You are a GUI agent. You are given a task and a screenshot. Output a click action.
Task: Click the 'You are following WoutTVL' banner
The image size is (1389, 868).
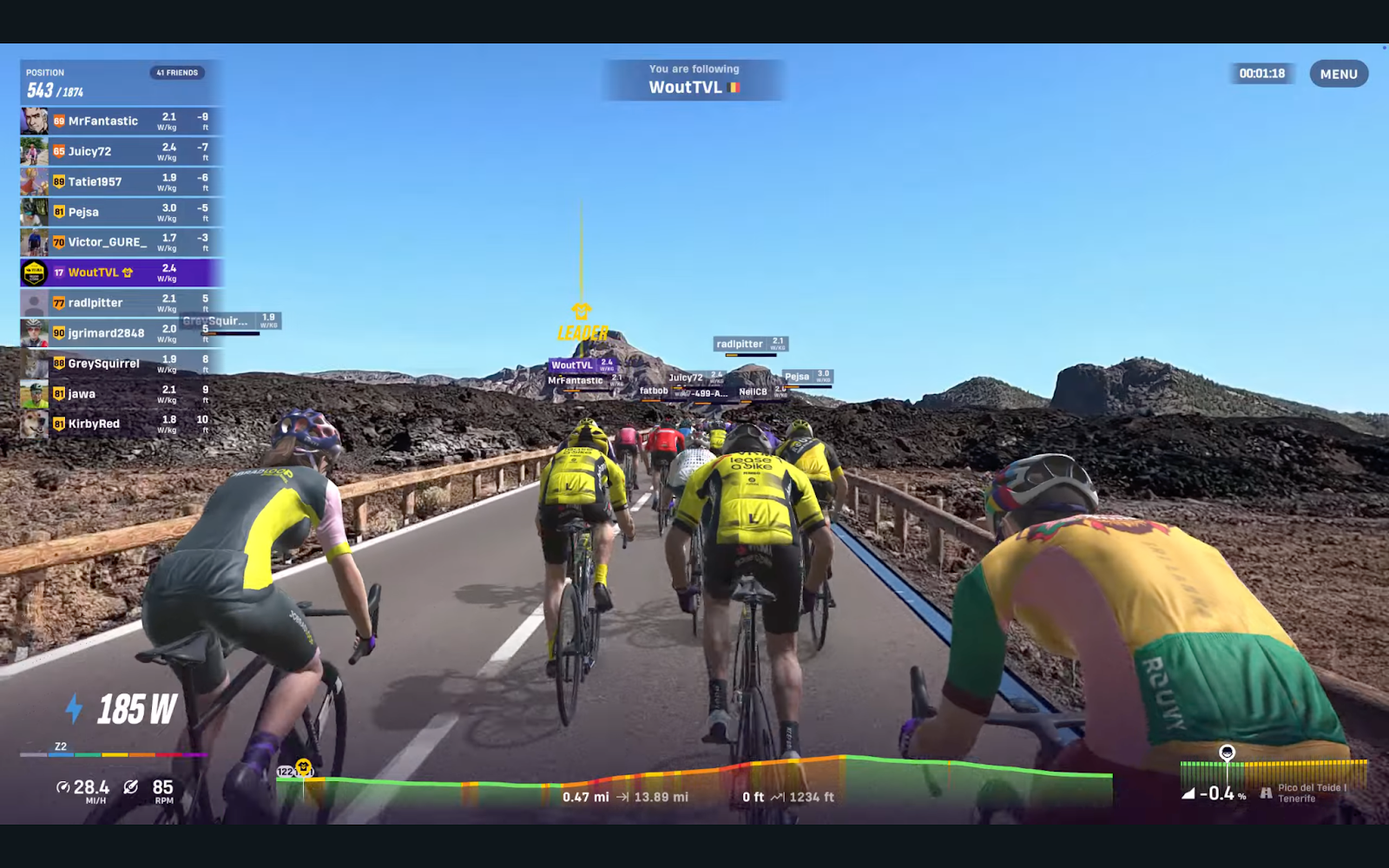pyautogui.click(x=692, y=77)
